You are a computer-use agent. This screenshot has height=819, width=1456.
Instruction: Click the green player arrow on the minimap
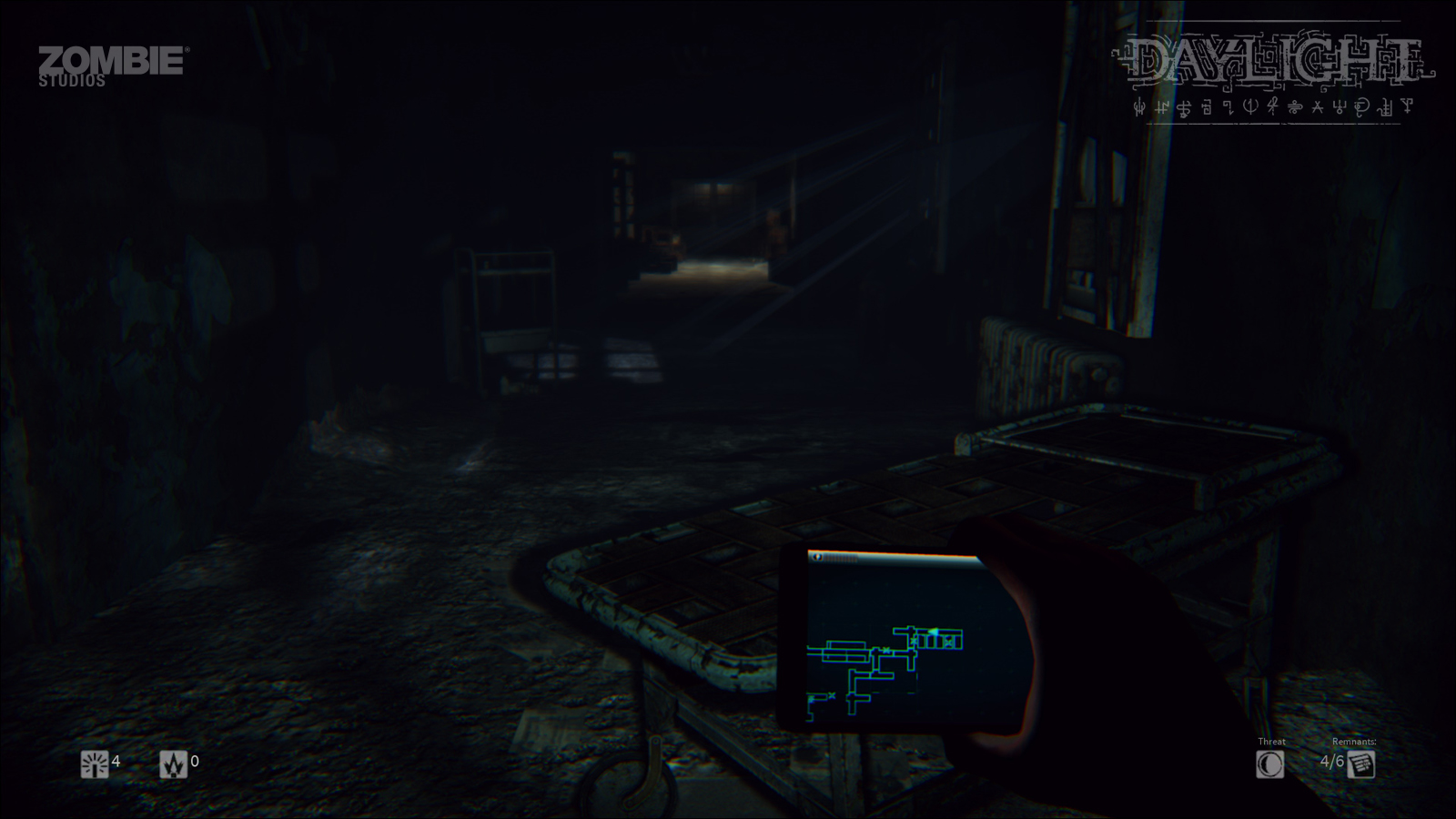tap(934, 632)
